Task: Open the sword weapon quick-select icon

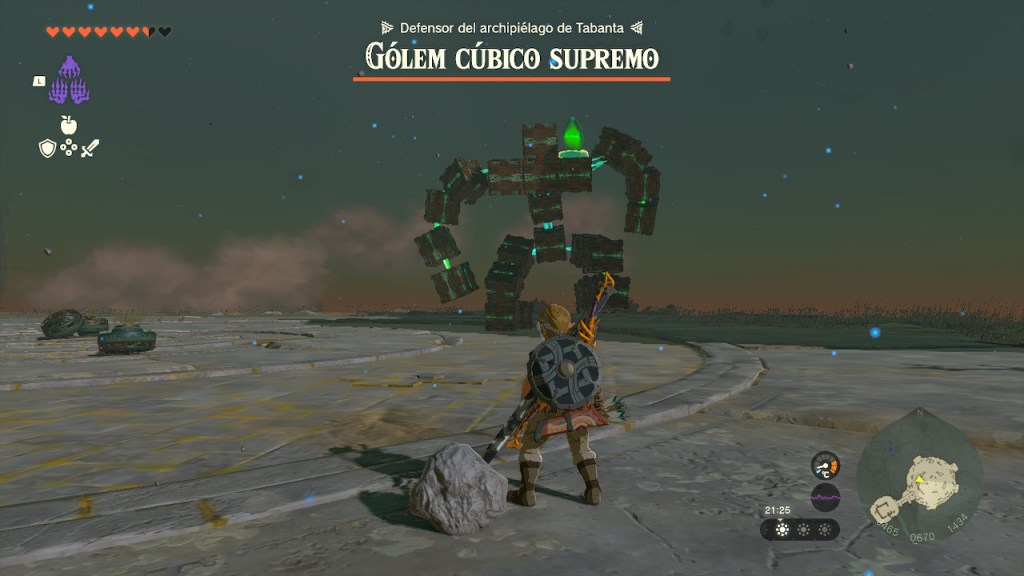Action: [90, 148]
